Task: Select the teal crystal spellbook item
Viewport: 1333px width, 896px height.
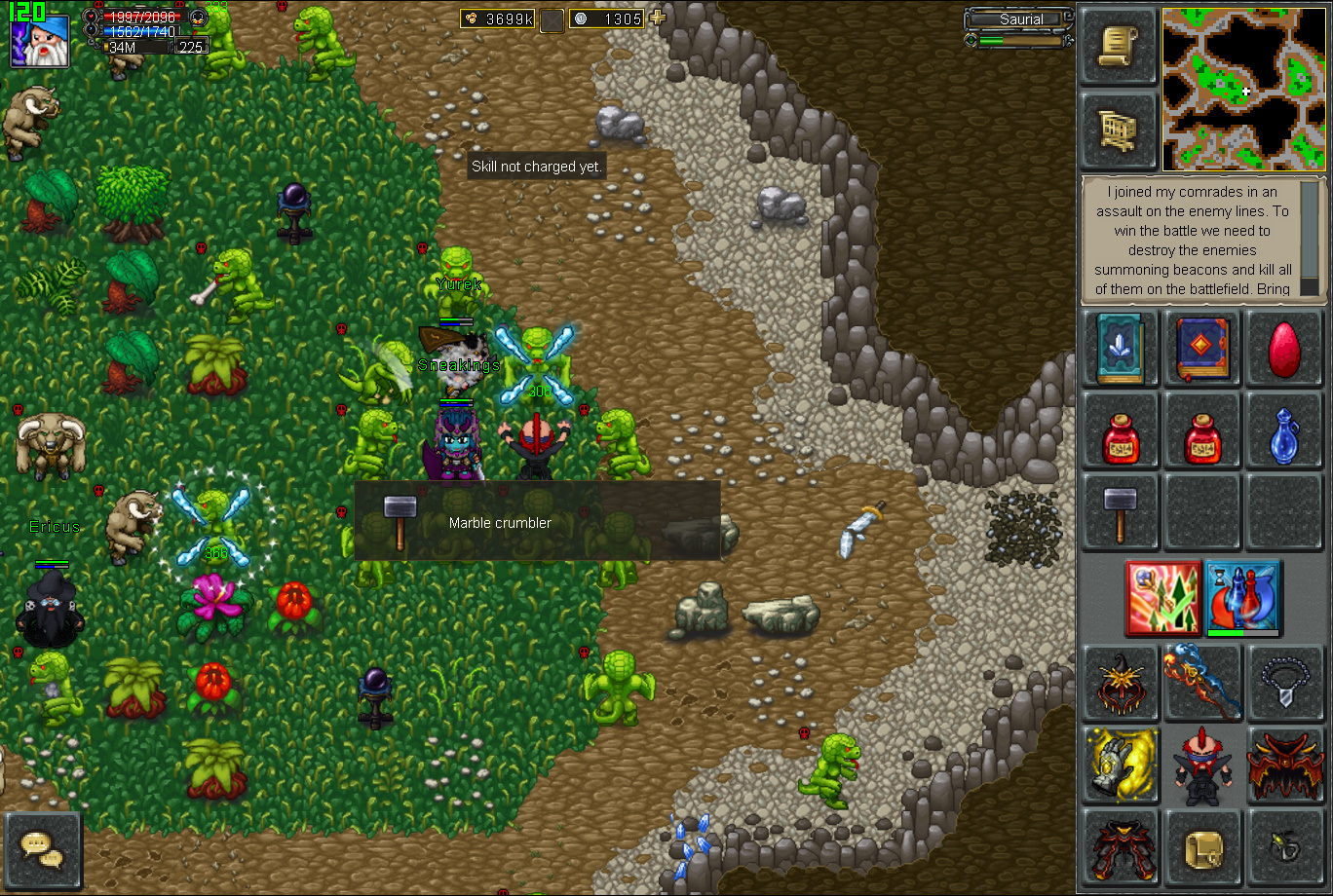Action: [1120, 349]
